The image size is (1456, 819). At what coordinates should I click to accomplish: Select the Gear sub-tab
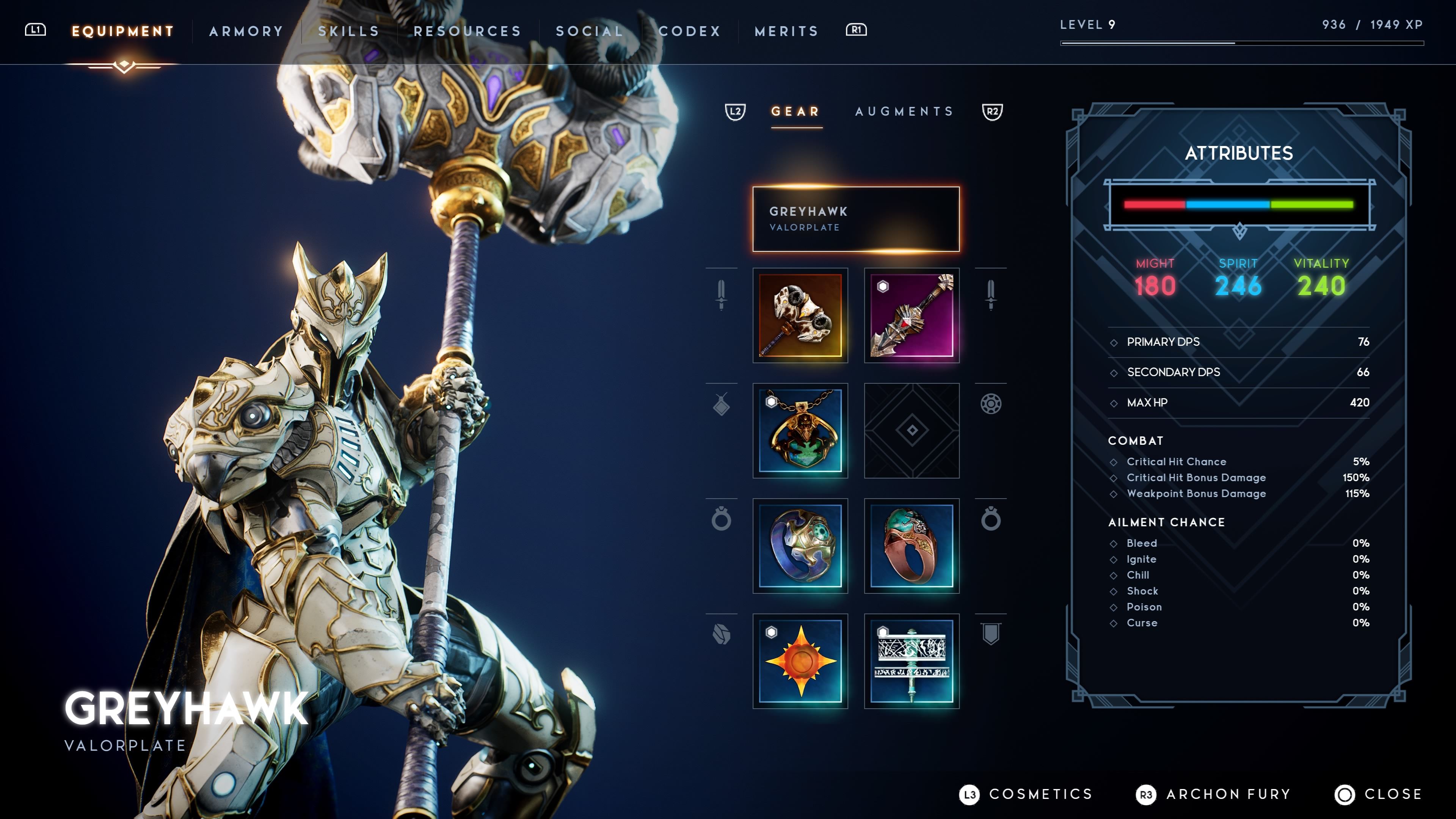pos(796,111)
